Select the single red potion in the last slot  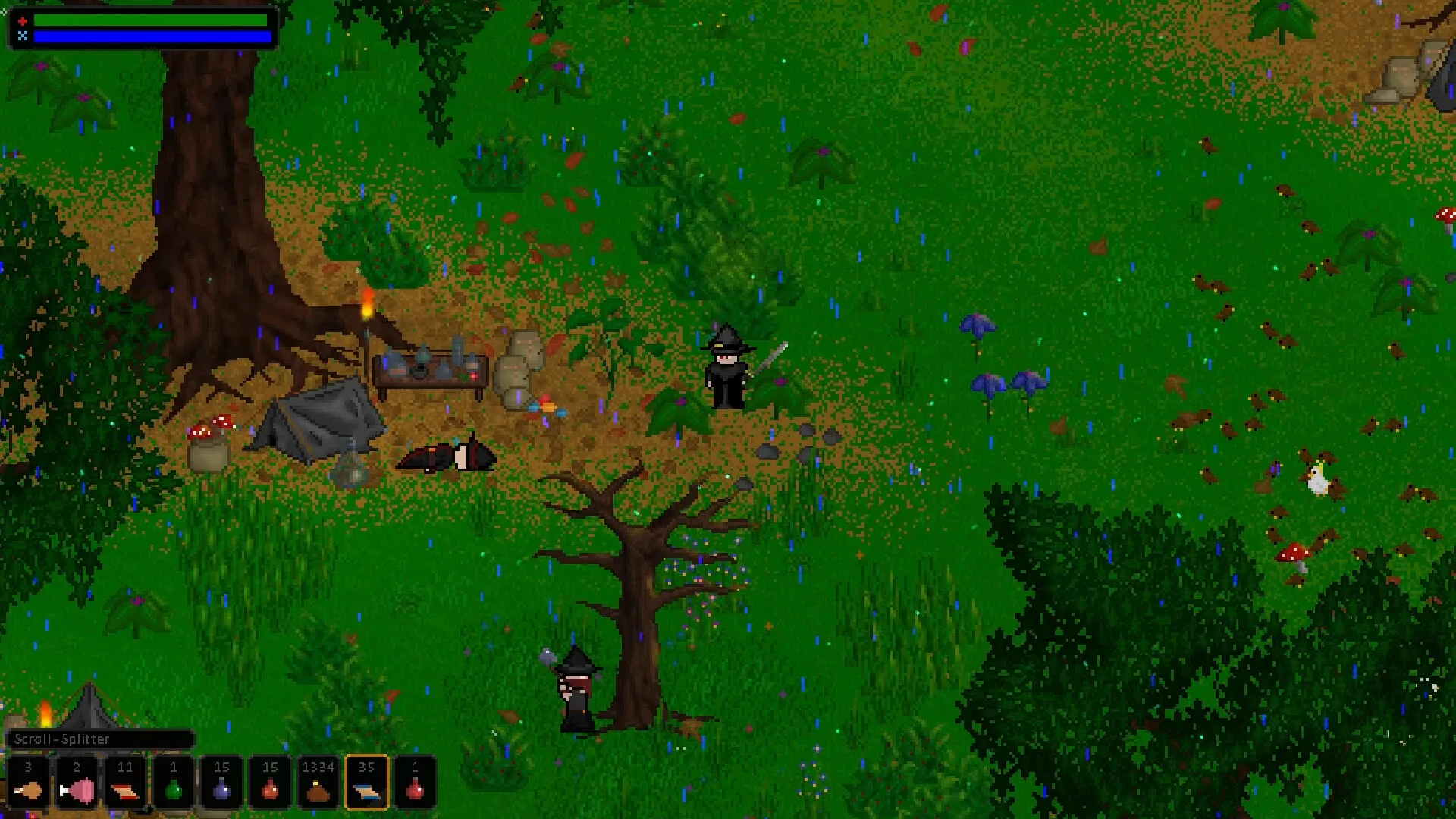click(416, 791)
